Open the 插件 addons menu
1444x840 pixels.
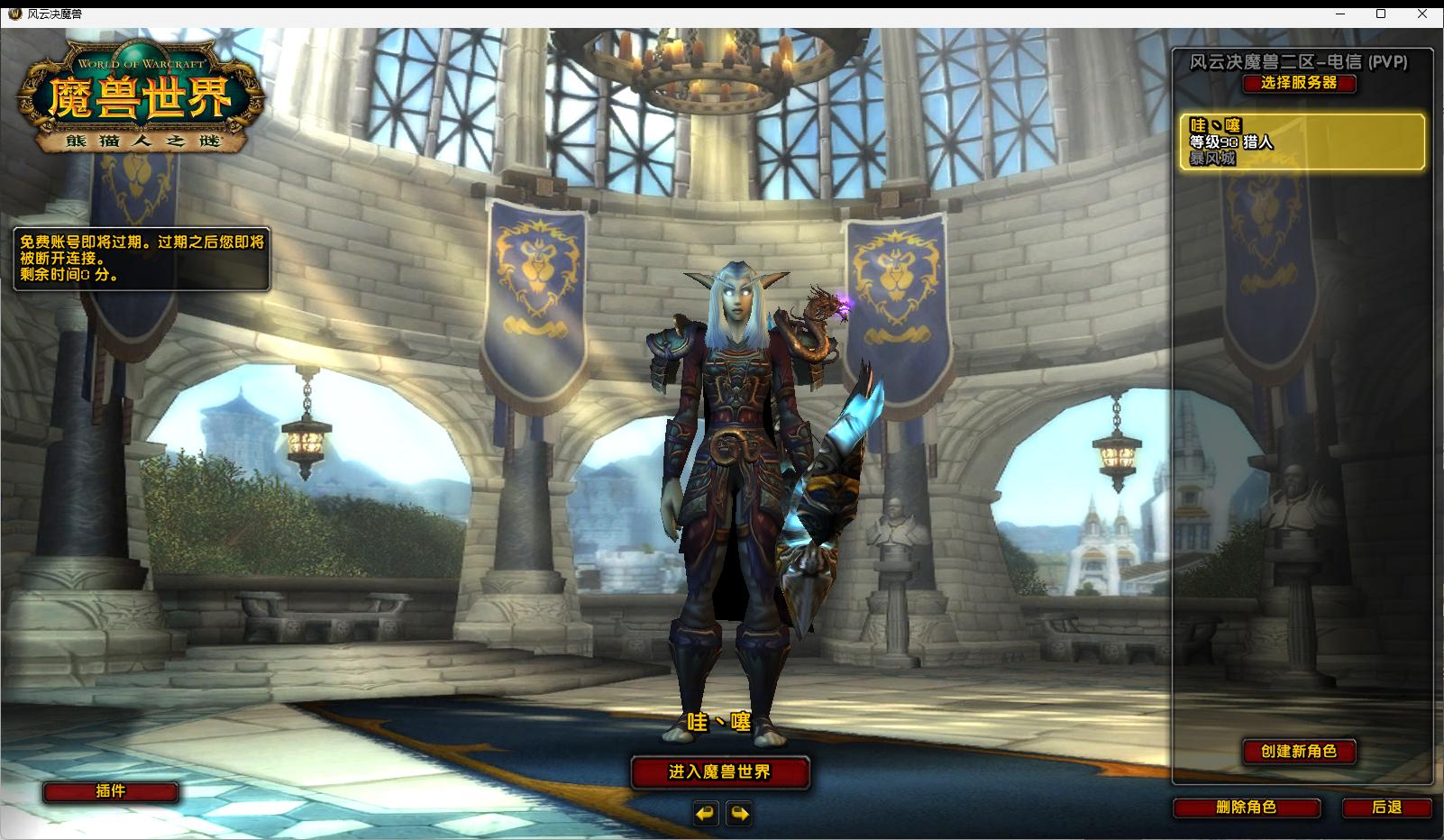point(110,791)
